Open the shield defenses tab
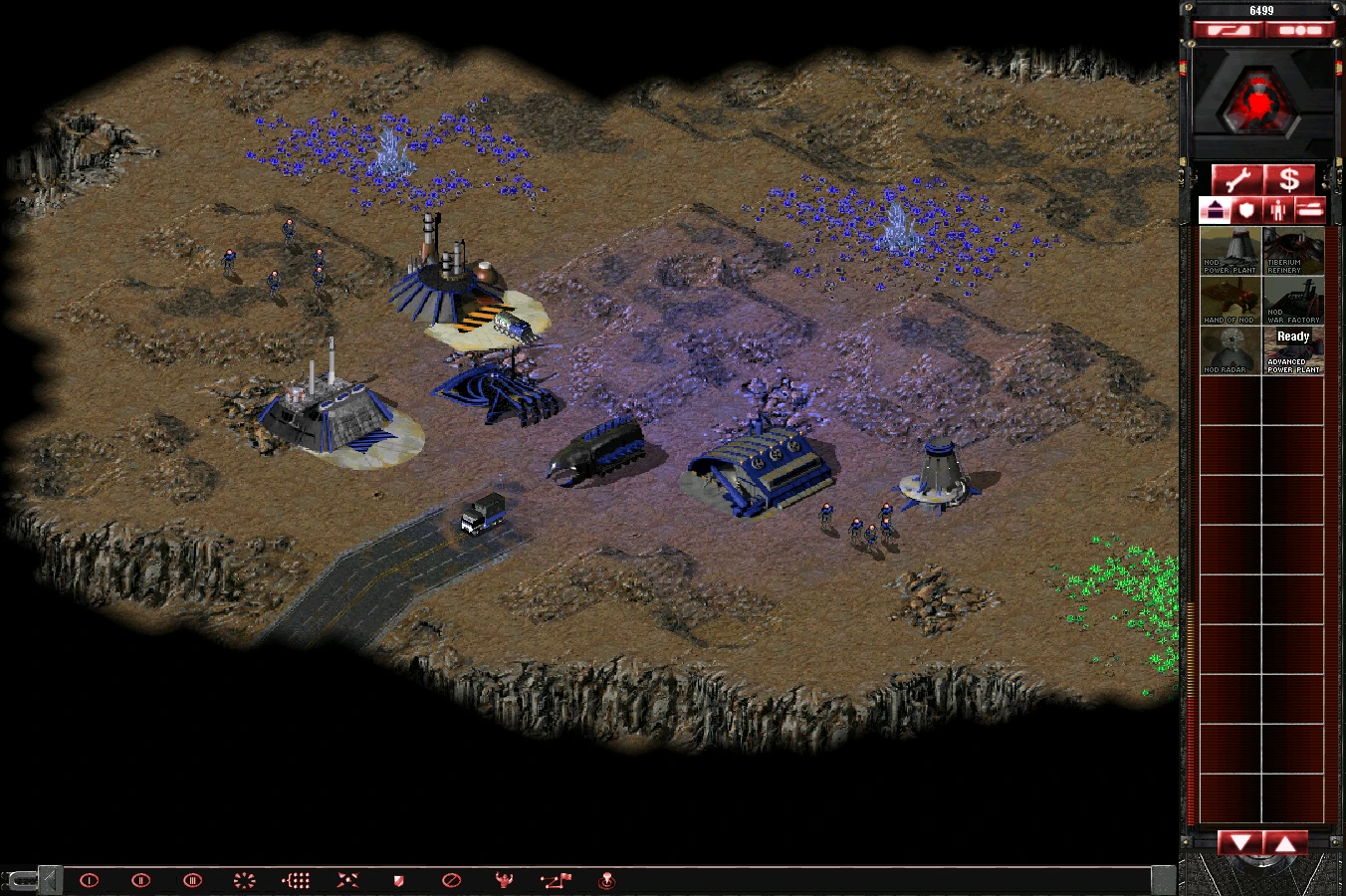1346x896 pixels. tap(1246, 210)
